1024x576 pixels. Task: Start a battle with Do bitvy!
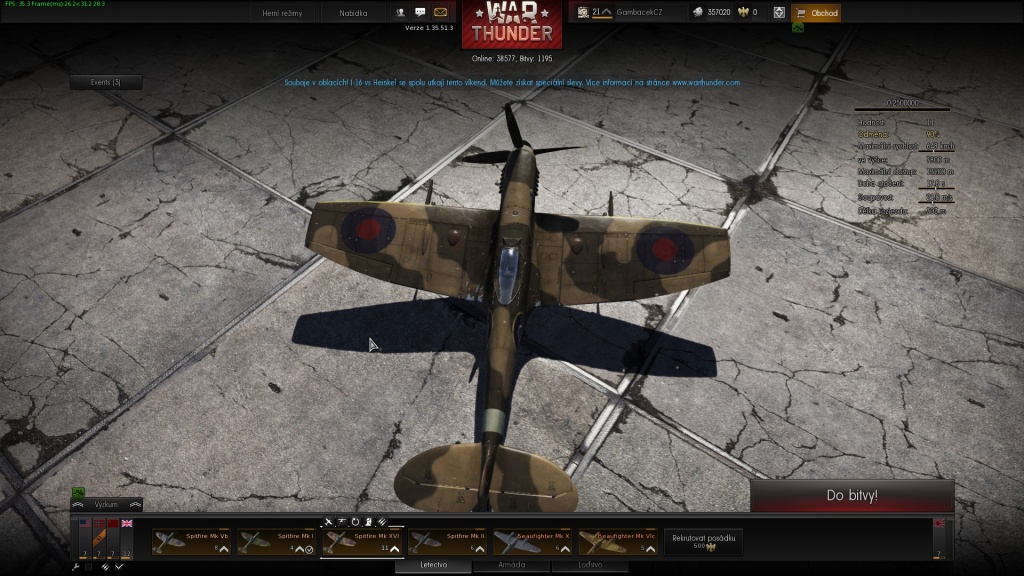pyautogui.click(x=852, y=495)
